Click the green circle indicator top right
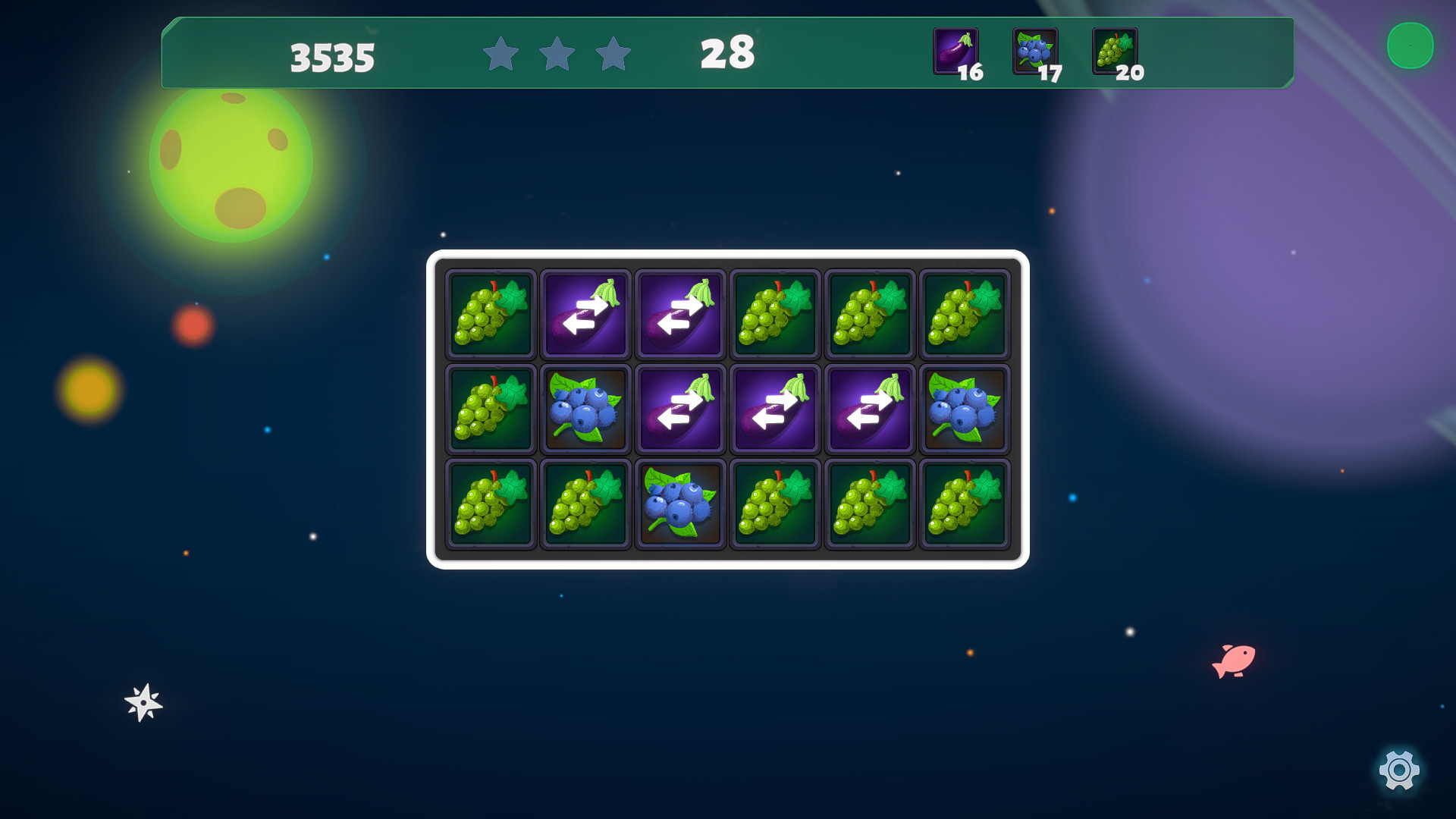Screen dimensions: 1456x819 point(1412,47)
